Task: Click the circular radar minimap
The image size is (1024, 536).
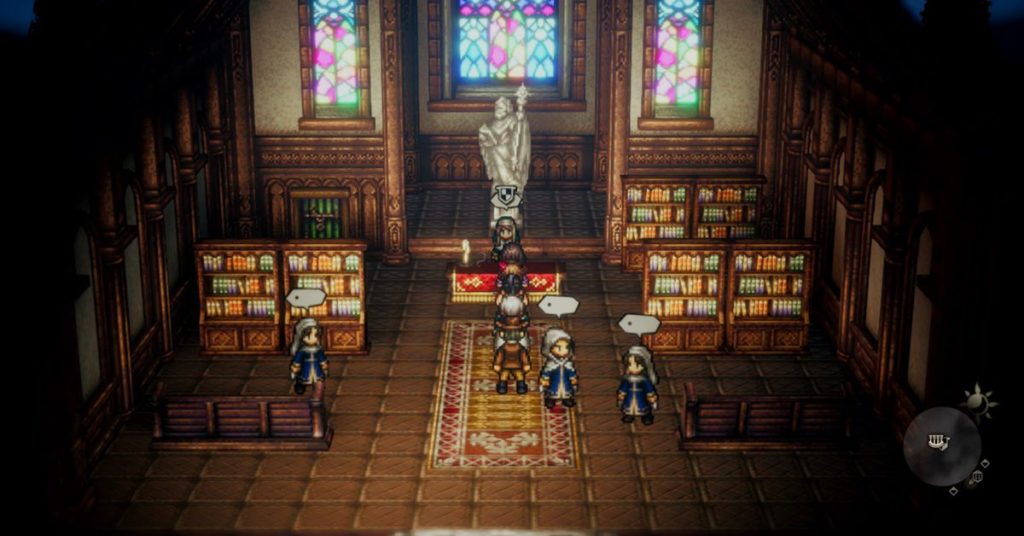Action: [x=942, y=447]
